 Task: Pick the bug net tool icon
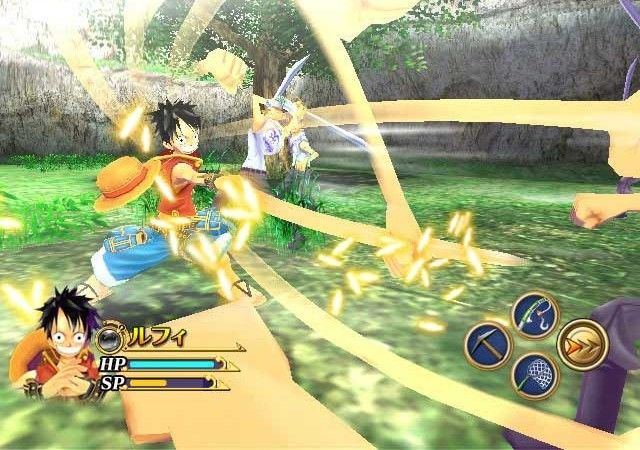click(534, 376)
